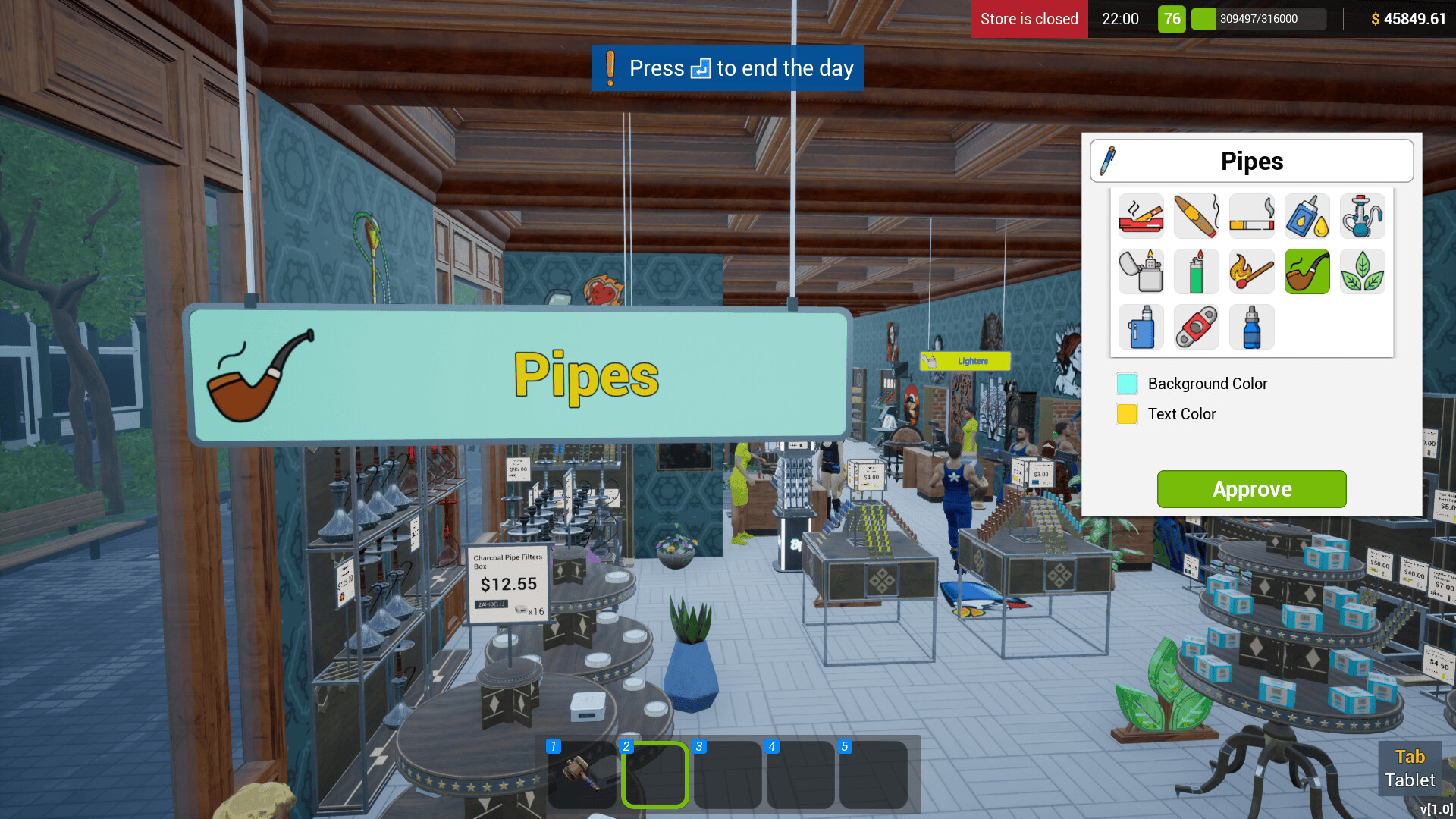Screen dimensions: 1456x819
Task: Select the e-liquid bottle icon
Action: [1251, 327]
